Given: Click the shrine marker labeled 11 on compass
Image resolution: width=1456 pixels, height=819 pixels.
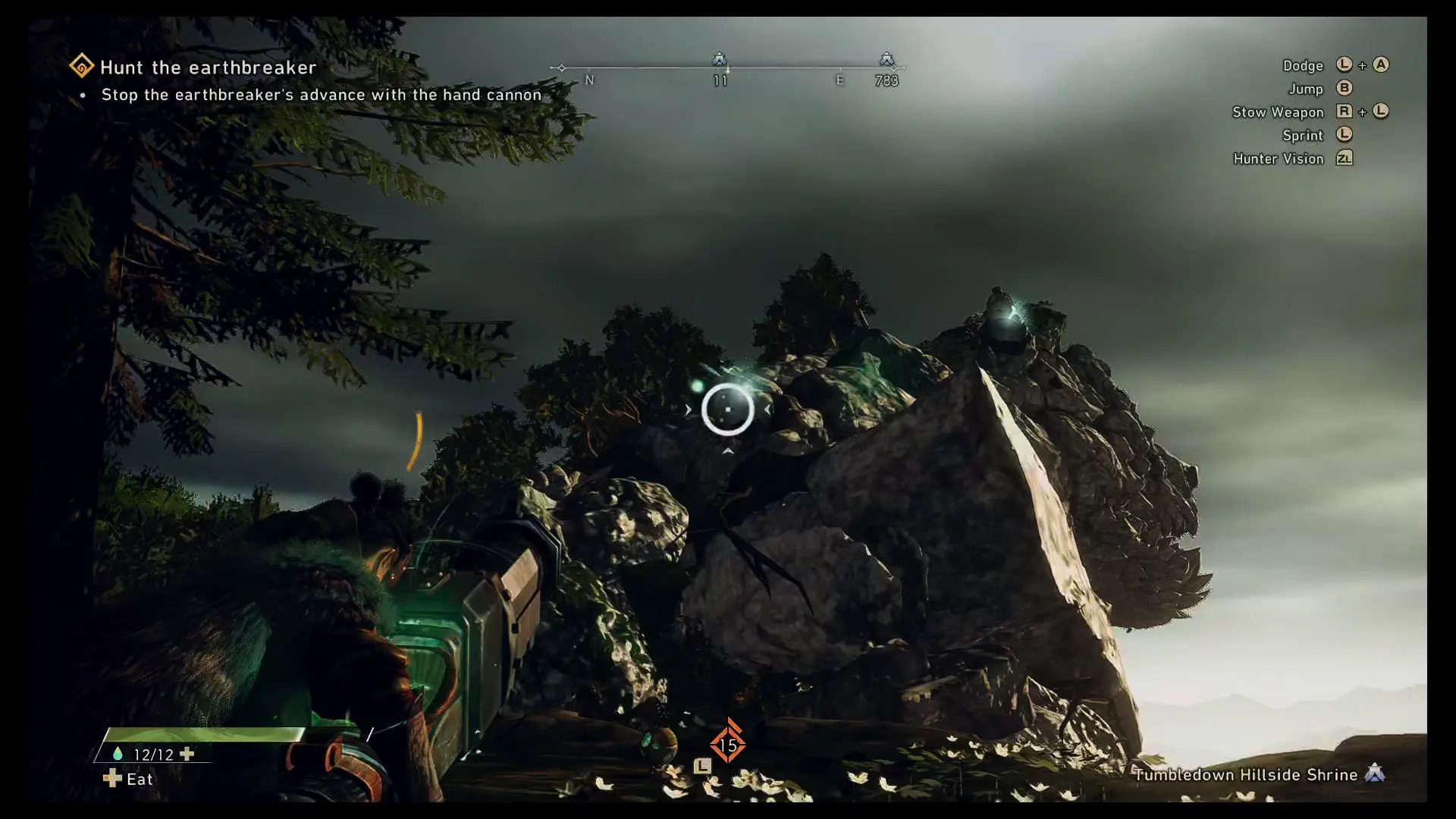Looking at the screenshot, I should click(x=719, y=59).
